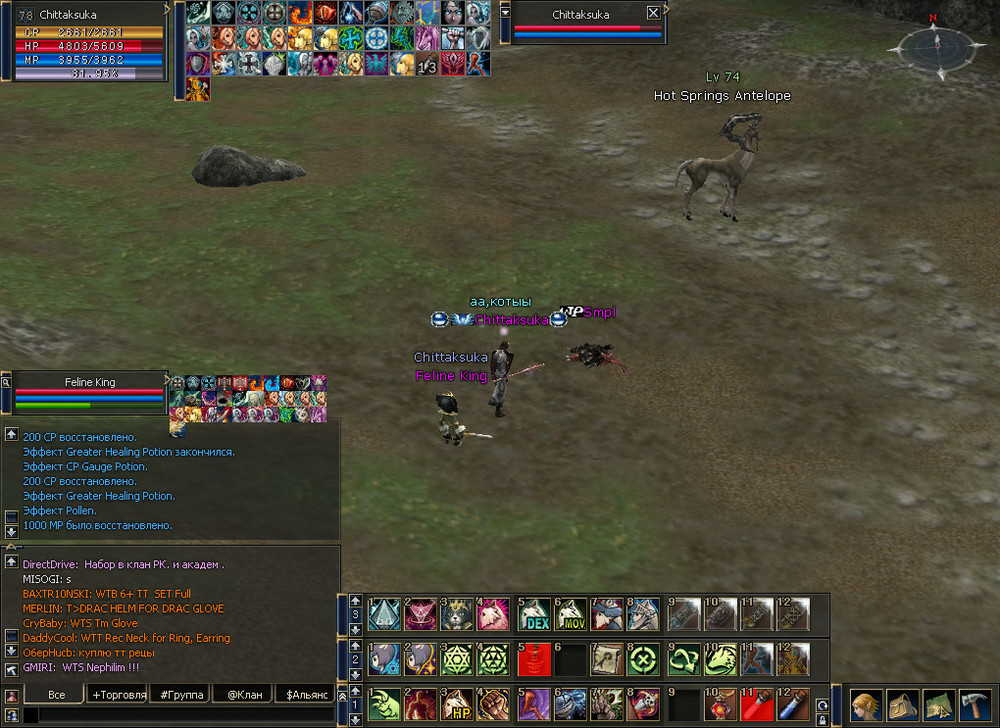Click the compass radar
This screenshot has width=1000, height=728.
(x=934, y=45)
